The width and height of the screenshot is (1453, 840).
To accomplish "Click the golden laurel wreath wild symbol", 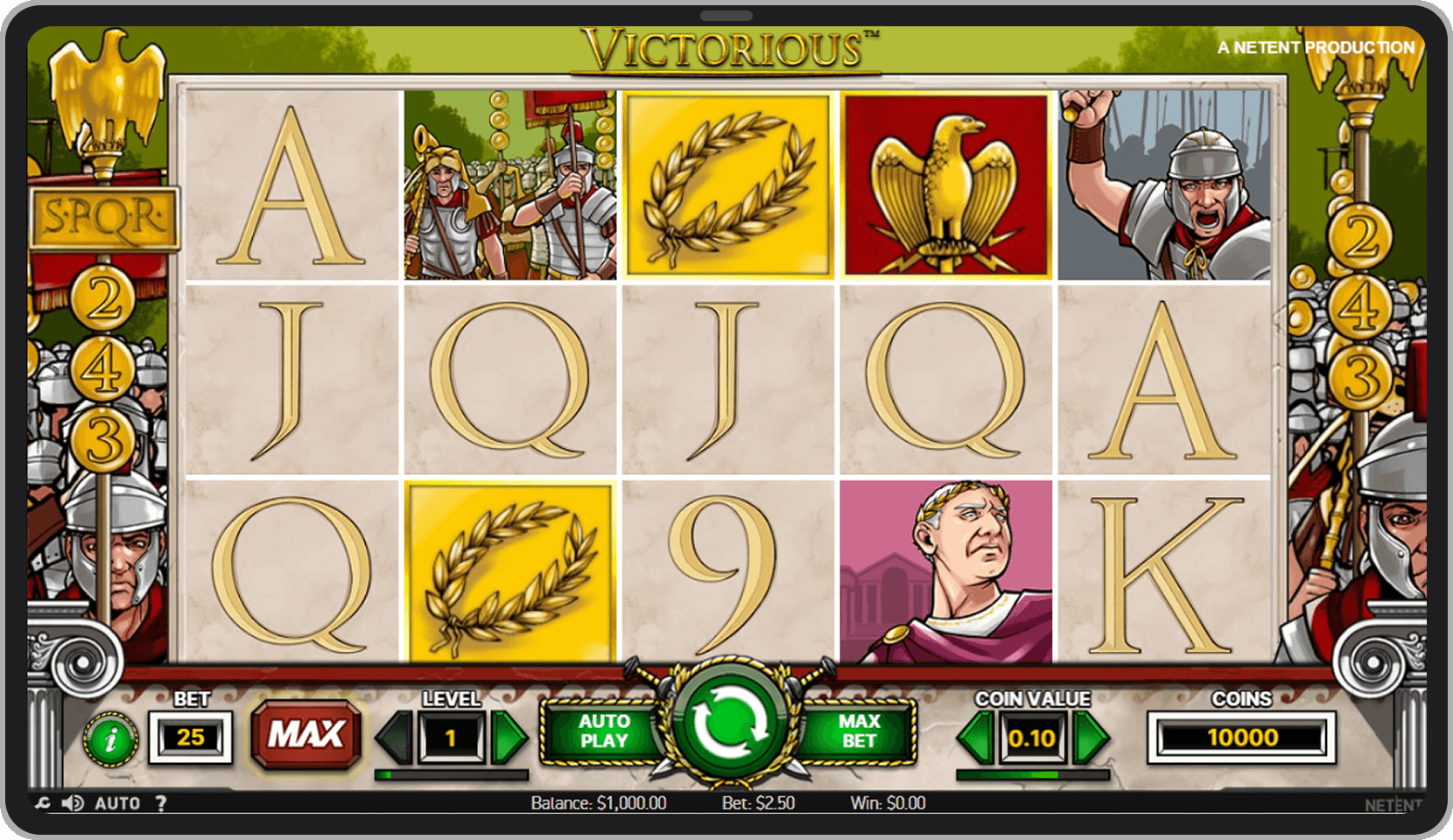I will click(729, 184).
